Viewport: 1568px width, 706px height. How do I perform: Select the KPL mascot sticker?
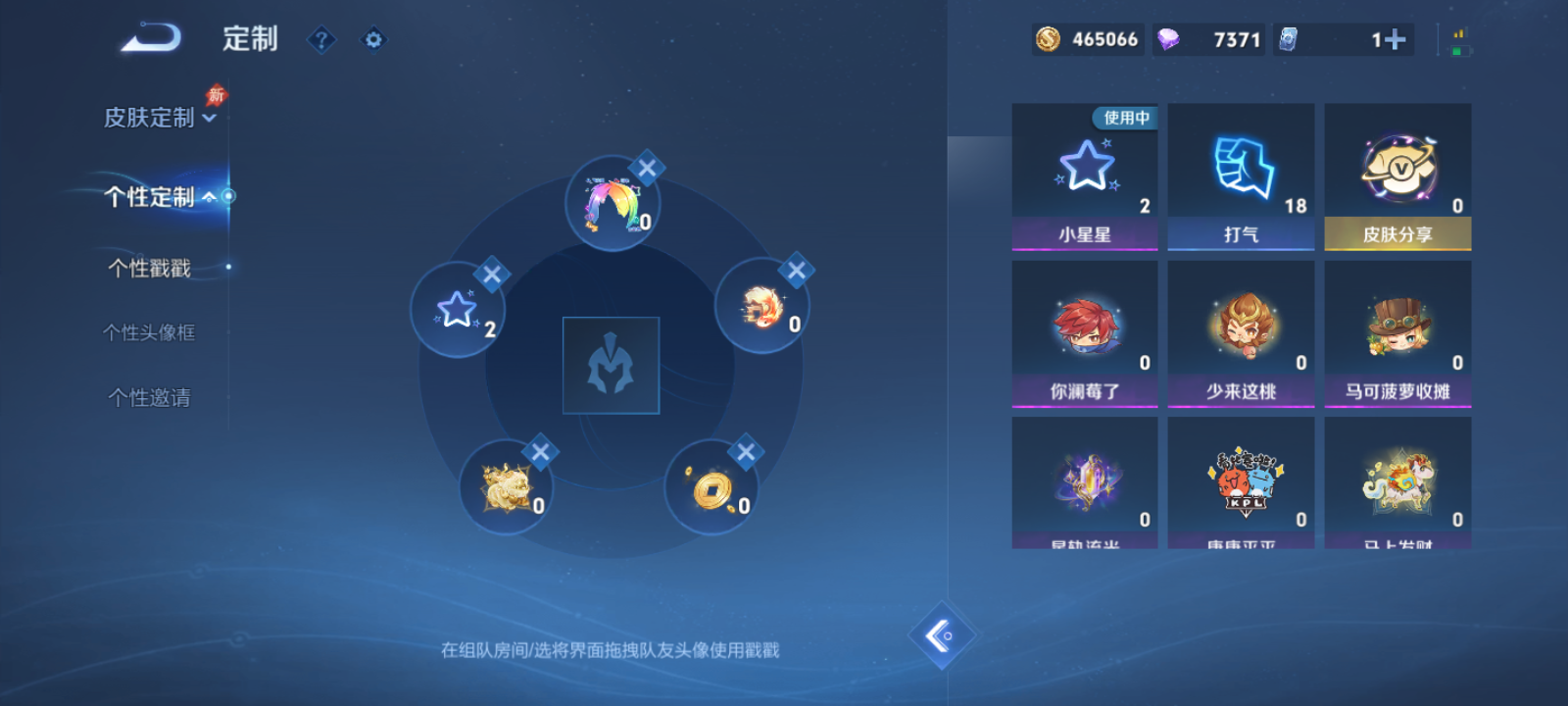1241,480
